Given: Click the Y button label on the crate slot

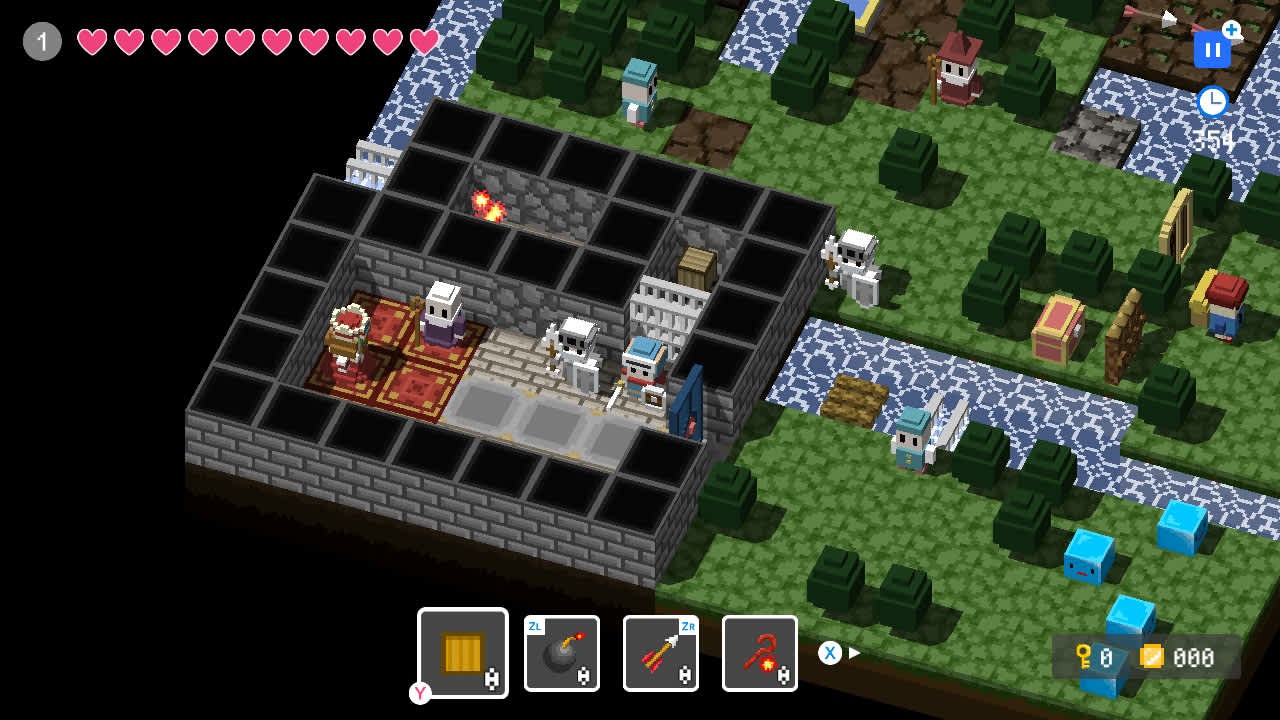Looking at the screenshot, I should [420, 693].
